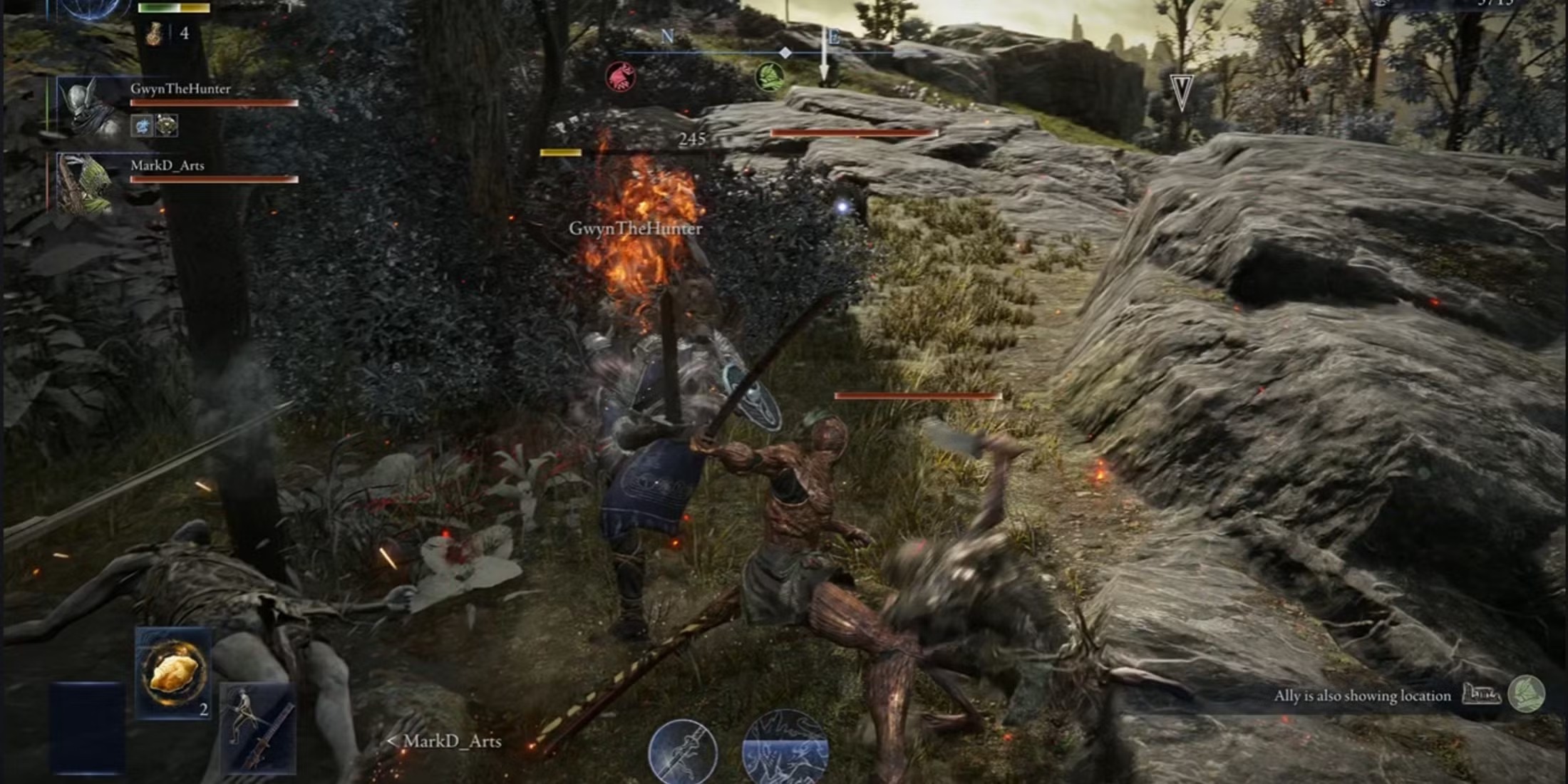
Task: Click GwynTheHunter's helmeted portrait
Action: point(91,107)
